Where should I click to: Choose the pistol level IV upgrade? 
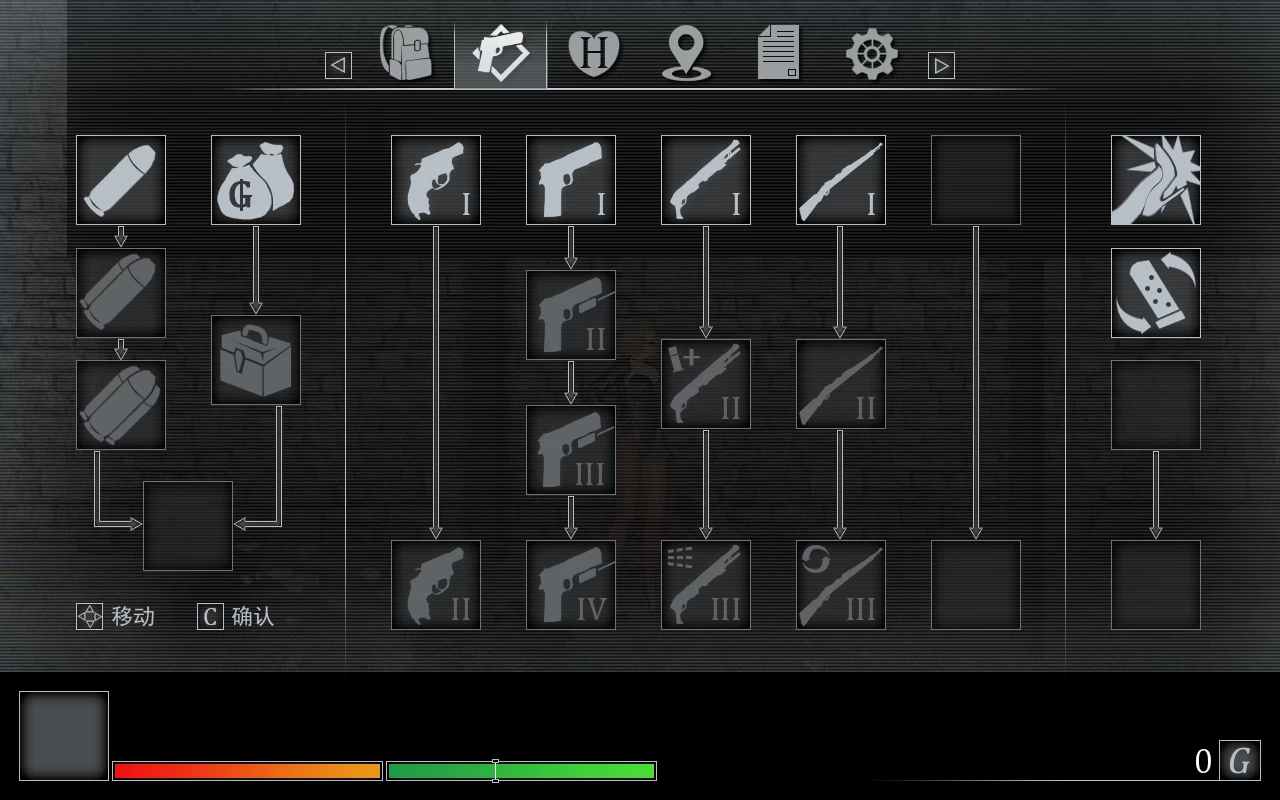[571, 585]
